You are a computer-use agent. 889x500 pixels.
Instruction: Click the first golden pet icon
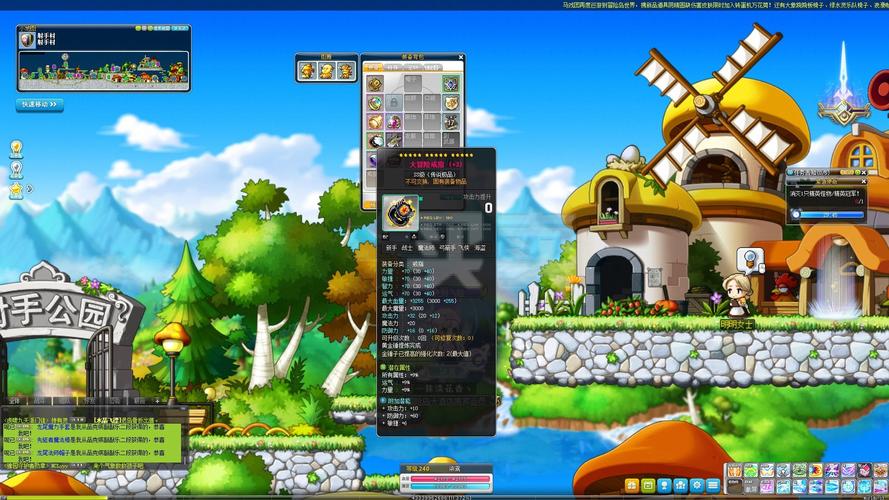coord(308,71)
